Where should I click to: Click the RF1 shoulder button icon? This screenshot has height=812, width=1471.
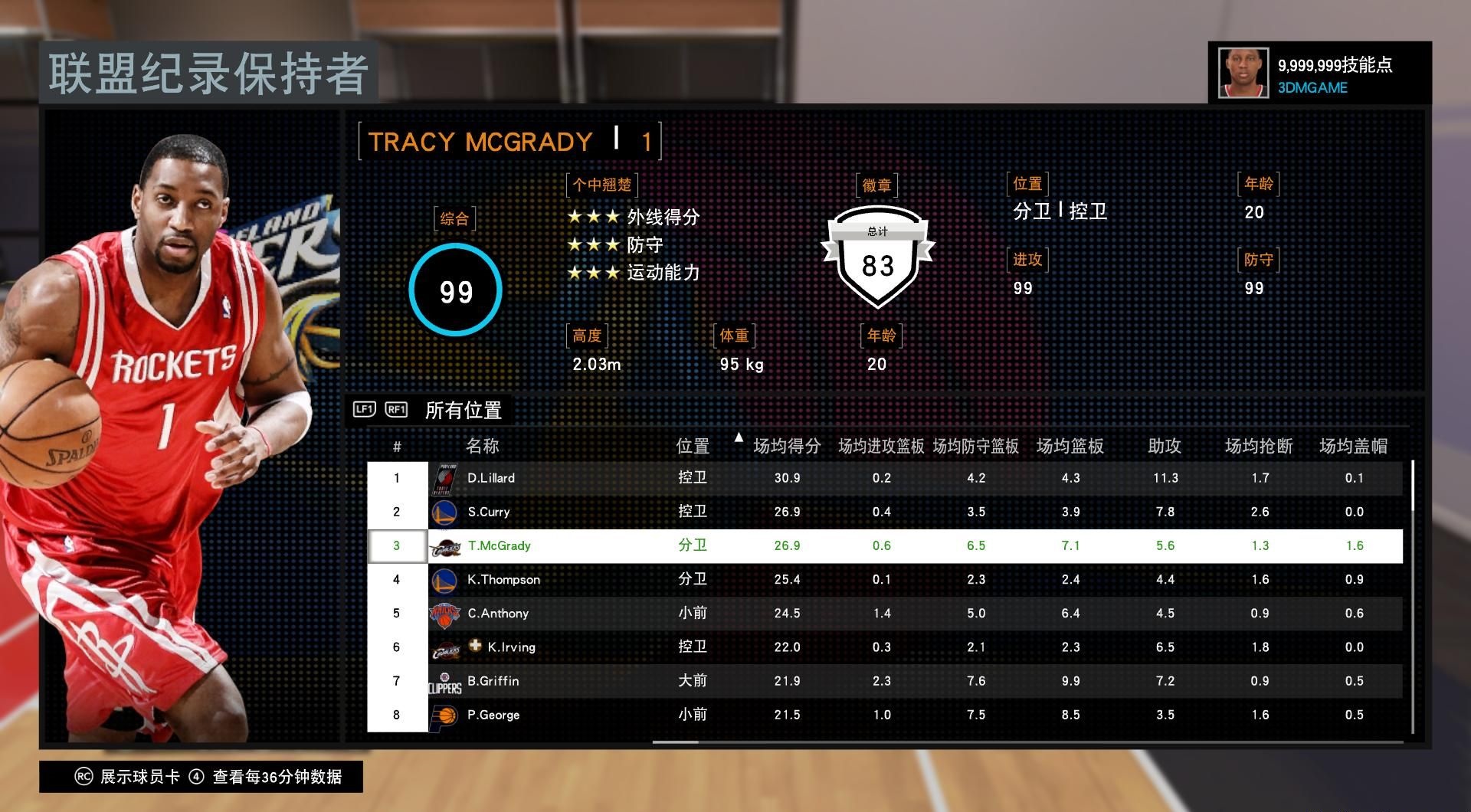tap(396, 410)
